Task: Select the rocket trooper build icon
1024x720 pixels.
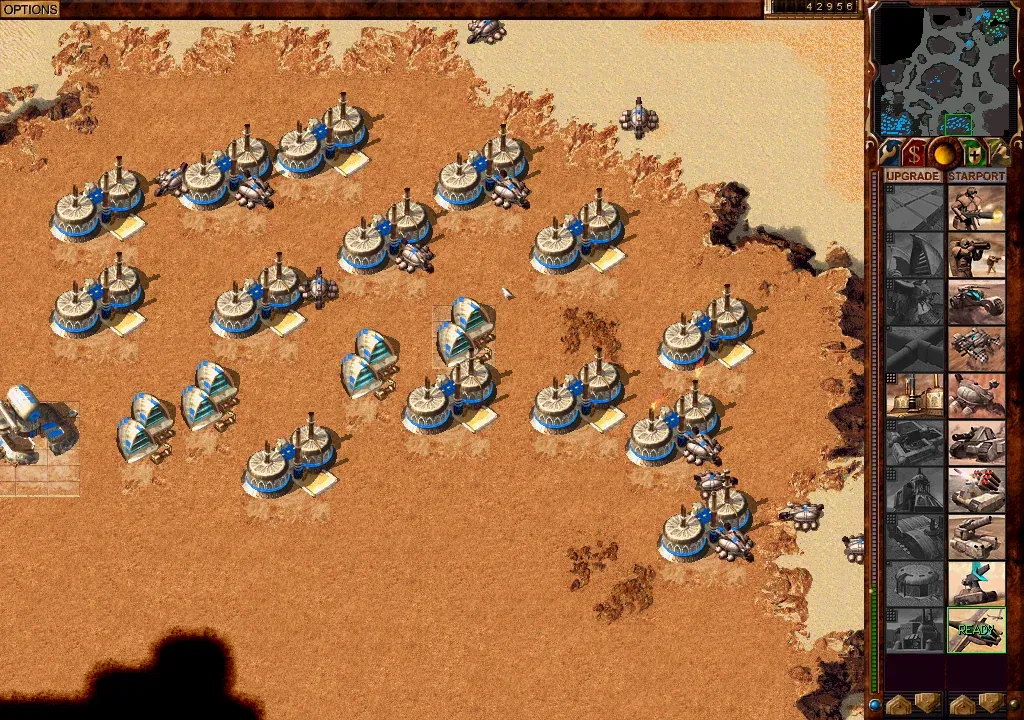Action: click(976, 255)
